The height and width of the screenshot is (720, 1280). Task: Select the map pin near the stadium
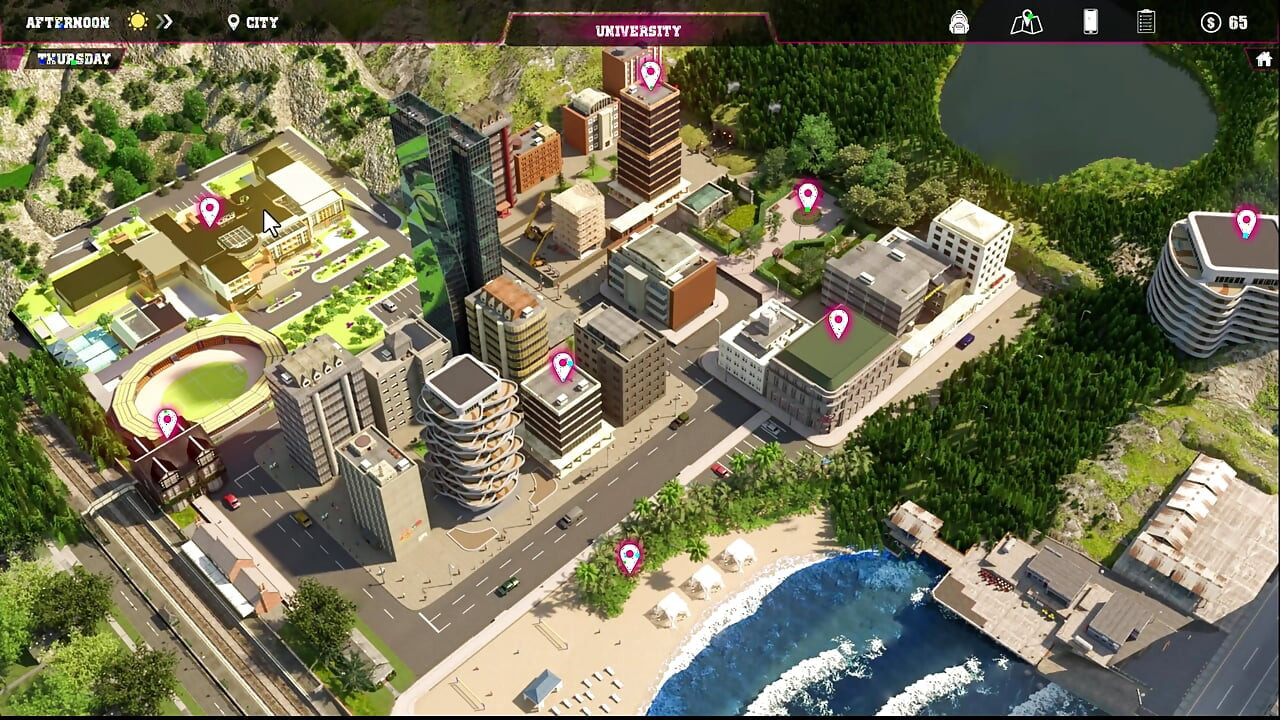167,423
